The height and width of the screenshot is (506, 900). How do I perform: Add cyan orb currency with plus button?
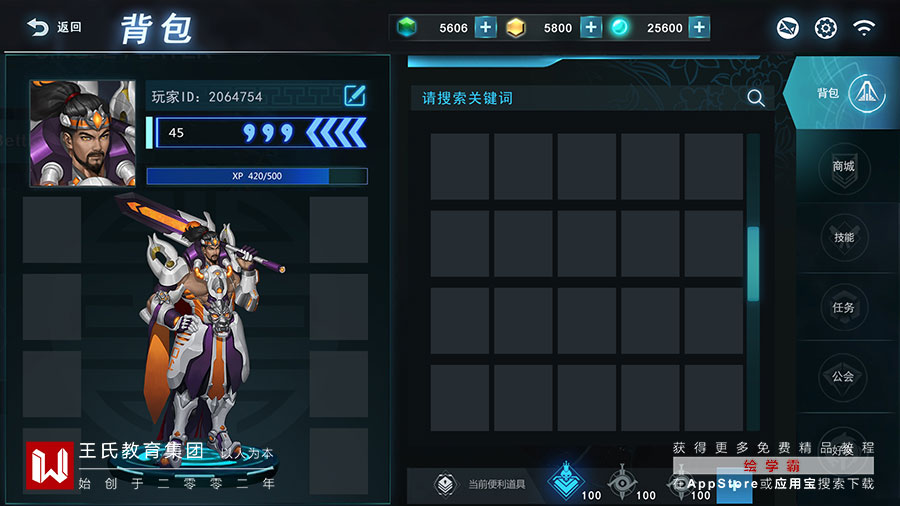coord(699,27)
